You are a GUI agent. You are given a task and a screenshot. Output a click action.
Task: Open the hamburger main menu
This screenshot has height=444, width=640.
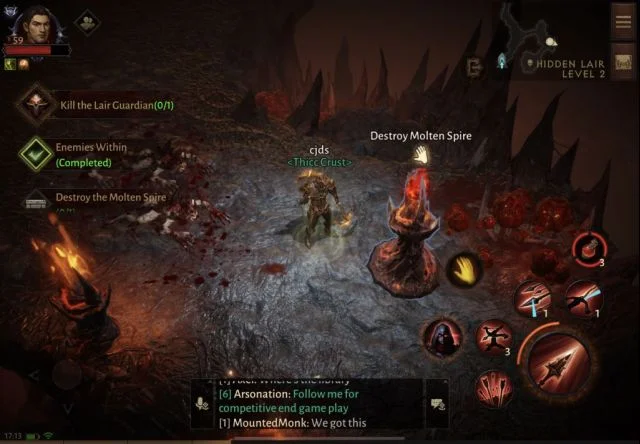click(624, 21)
